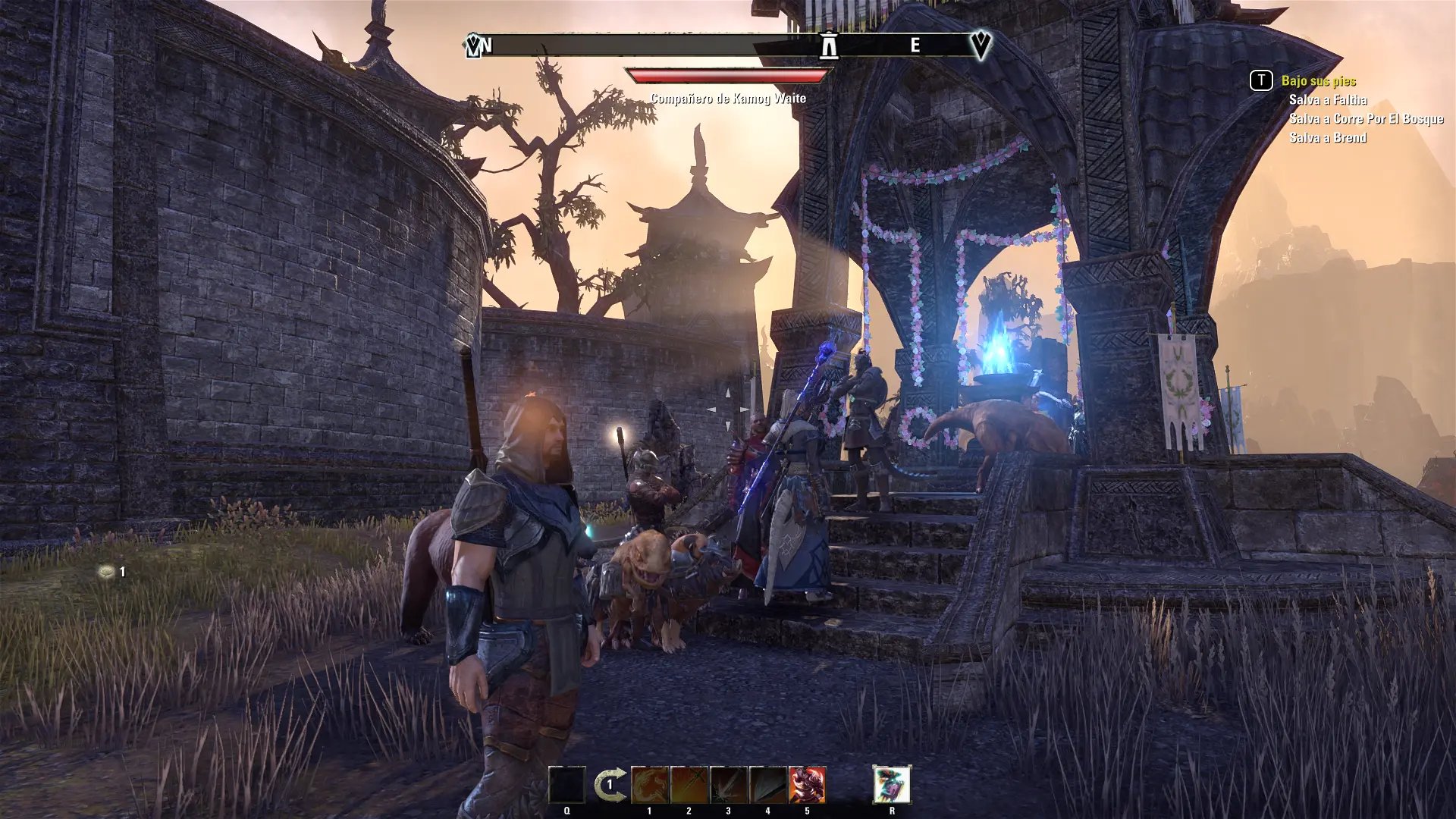Viewport: 1456px width, 819px height.
Task: Select the empty quickslot box
Action: coord(567,785)
